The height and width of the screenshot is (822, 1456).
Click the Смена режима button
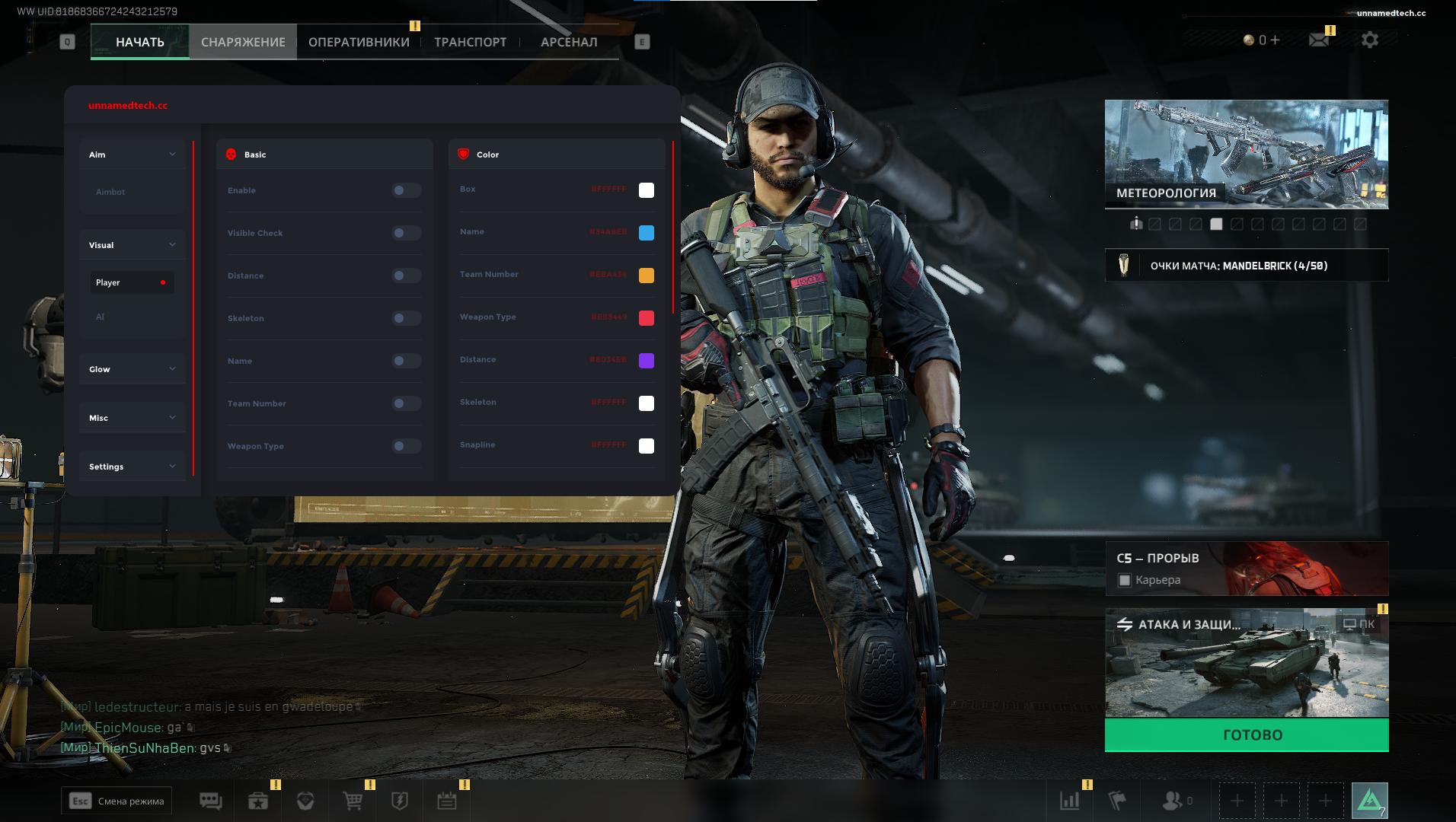117,801
